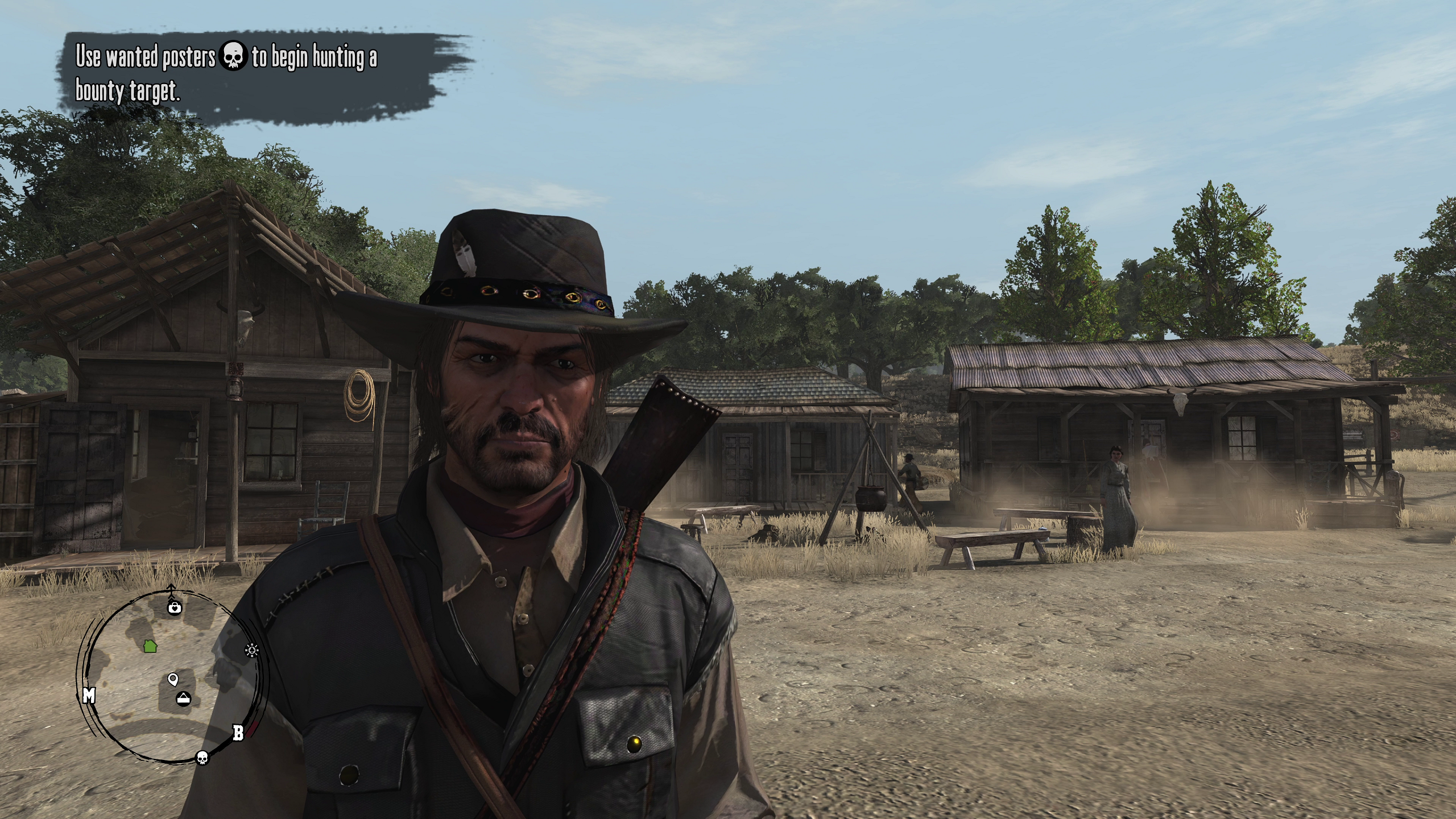The width and height of the screenshot is (1456, 819).
Task: Click the poker club marker on minimap
Action: [252, 651]
